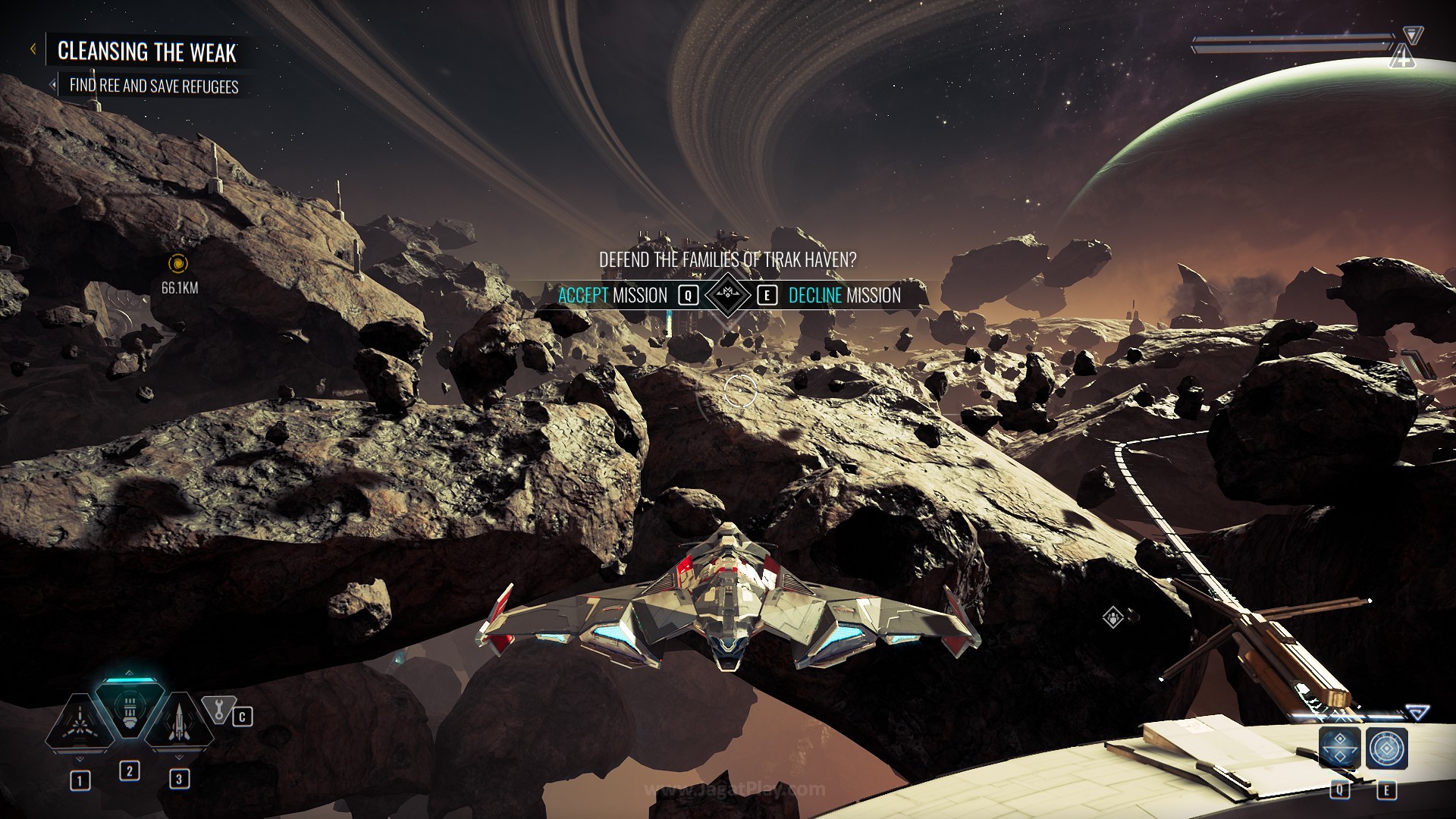Decline the Tirak Haven mission
Image resolution: width=1456 pixels, height=819 pixels.
pos(844,295)
